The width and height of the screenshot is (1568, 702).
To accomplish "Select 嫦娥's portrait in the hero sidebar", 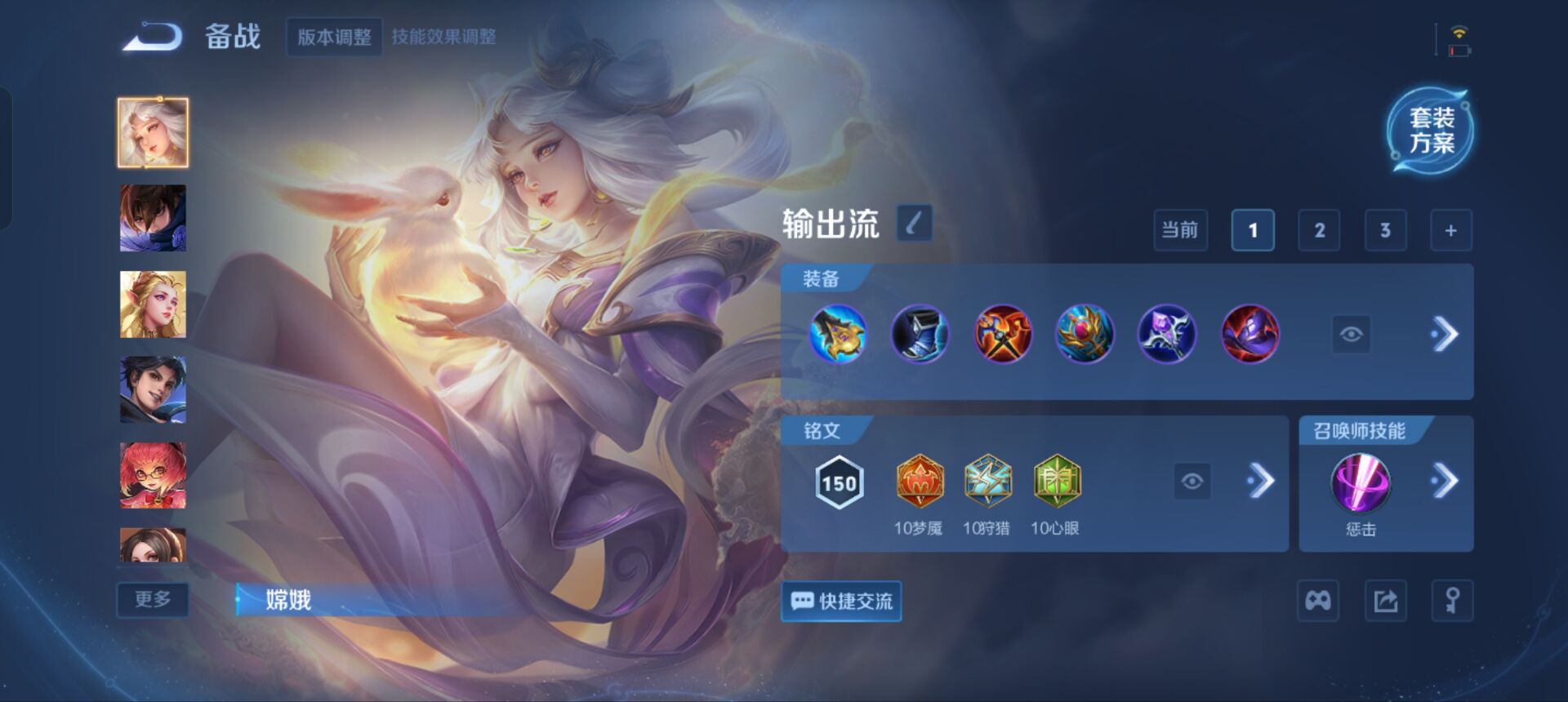I will click(x=153, y=131).
